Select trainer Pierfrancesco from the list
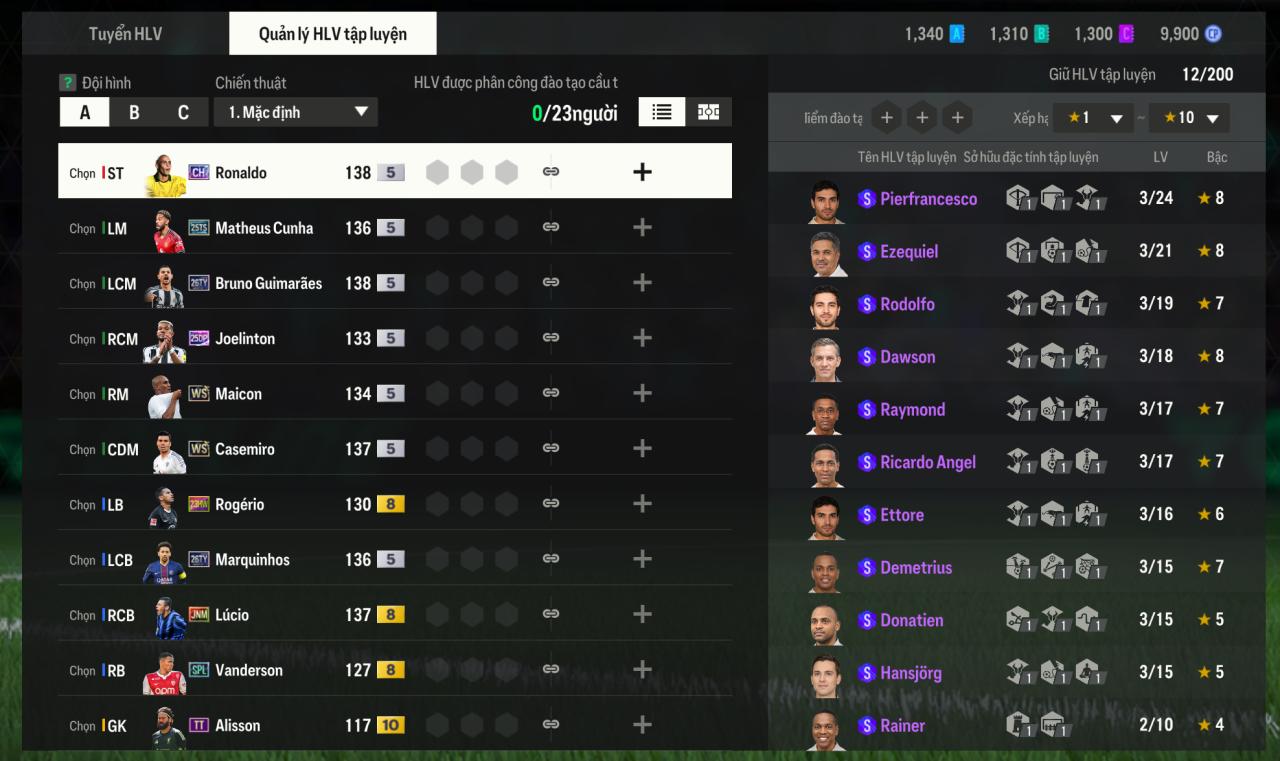Viewport: 1280px width, 761px height. tap(928, 199)
